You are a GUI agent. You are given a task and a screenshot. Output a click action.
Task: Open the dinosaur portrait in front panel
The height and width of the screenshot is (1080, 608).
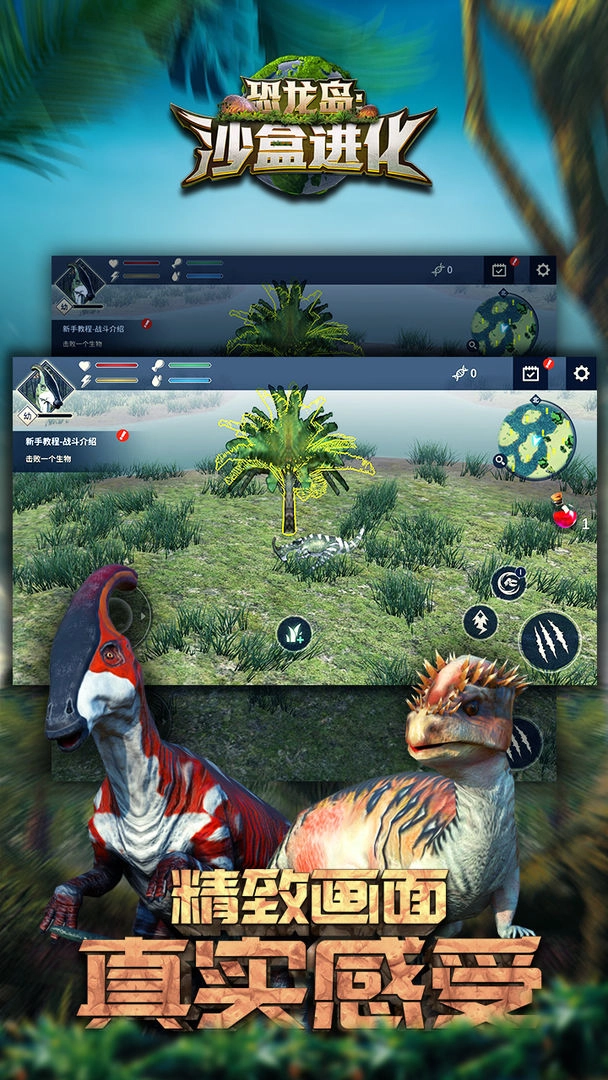45,386
